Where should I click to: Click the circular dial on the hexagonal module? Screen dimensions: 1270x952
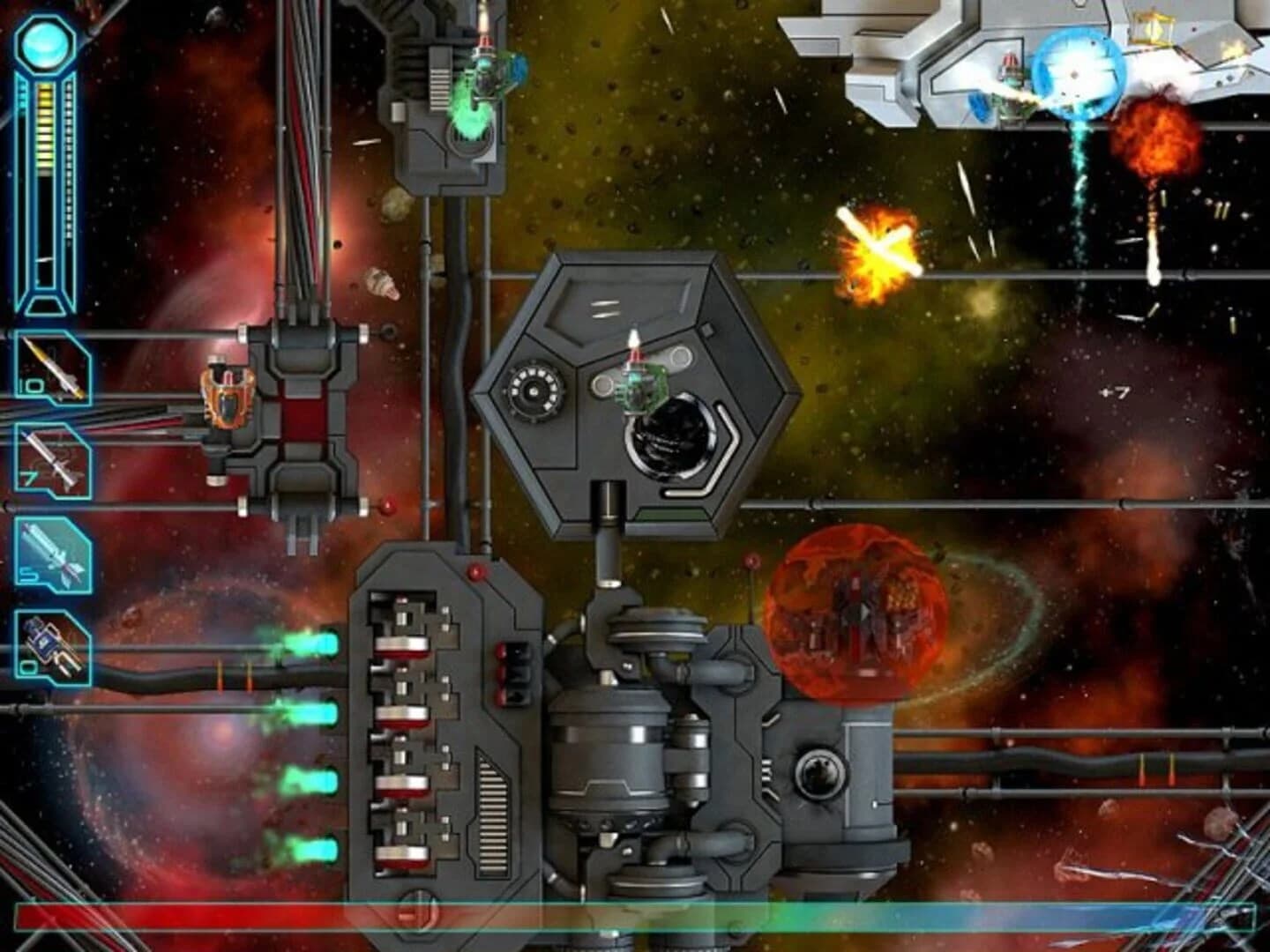click(531, 390)
